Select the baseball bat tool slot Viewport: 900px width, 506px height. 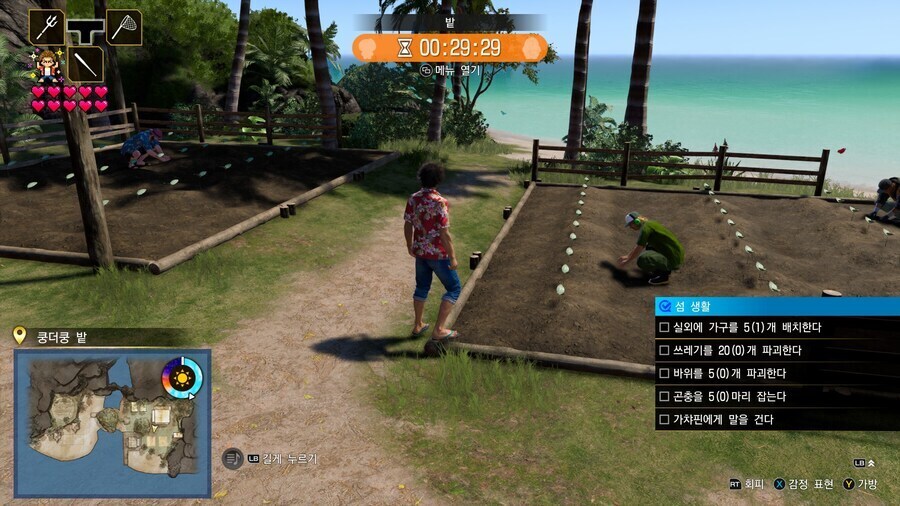pos(85,65)
